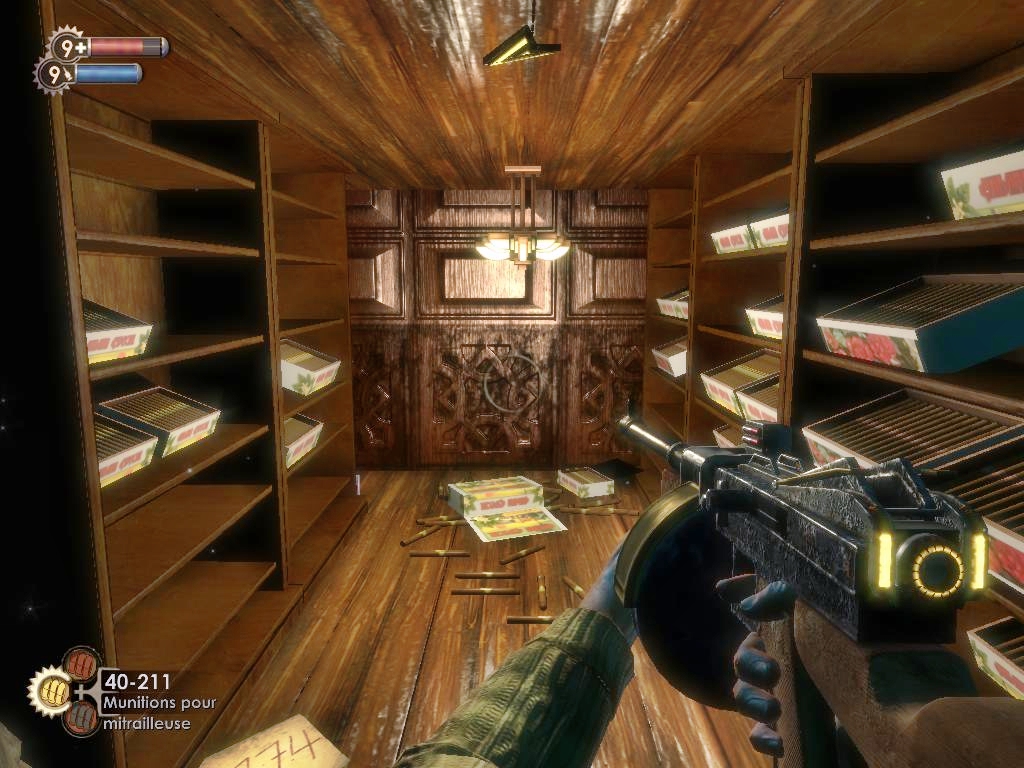
Task: Switch to the upper red ammo type
Action: [x=80, y=663]
